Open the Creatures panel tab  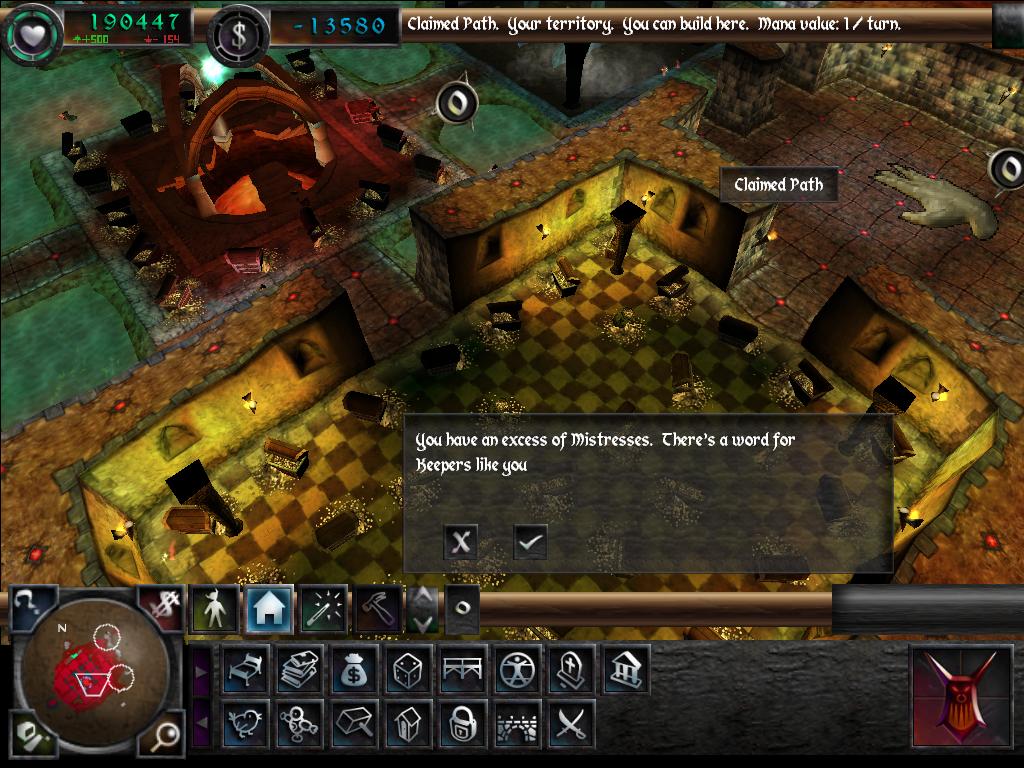click(x=215, y=608)
